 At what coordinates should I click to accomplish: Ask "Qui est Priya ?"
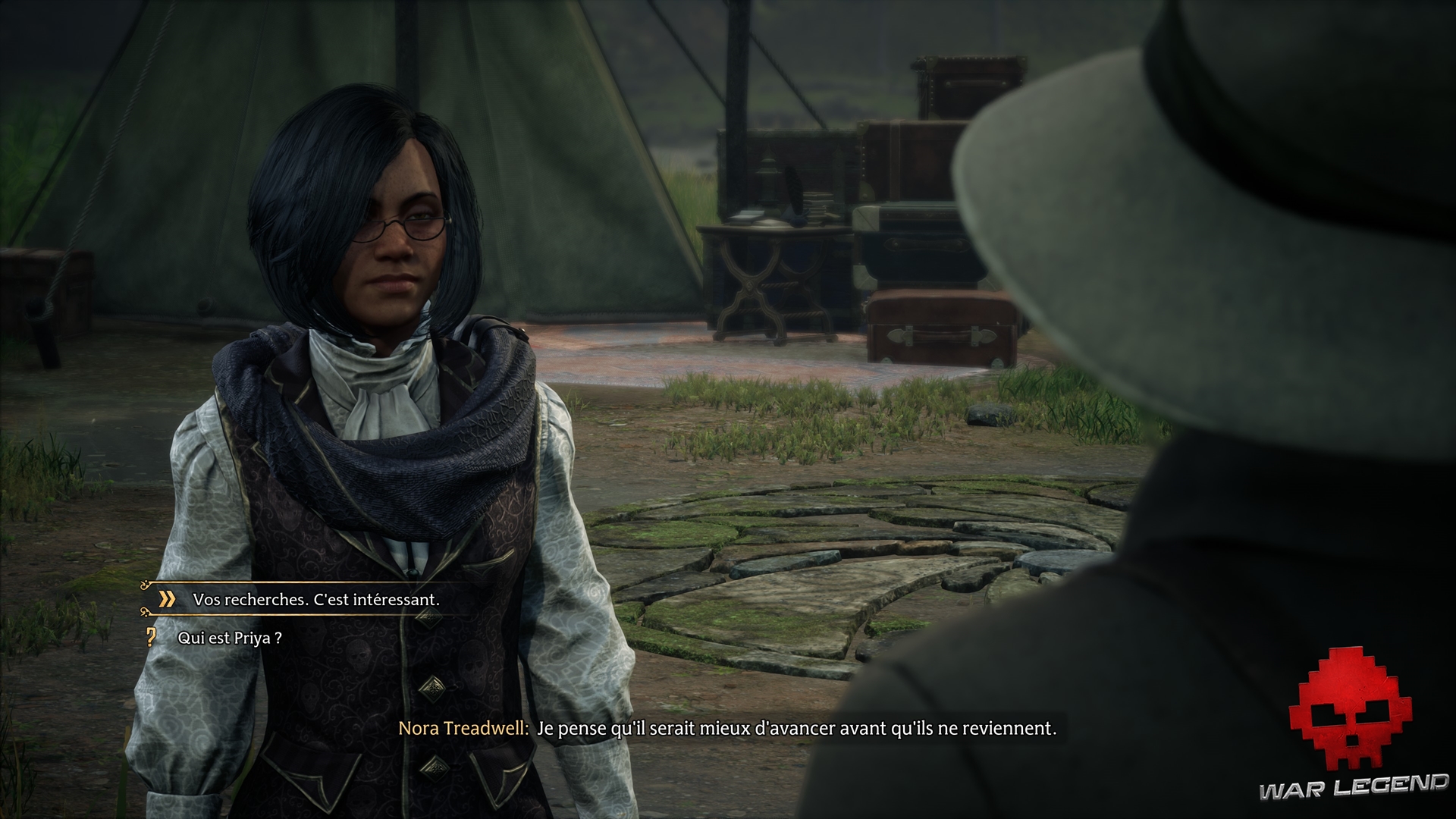pos(230,639)
